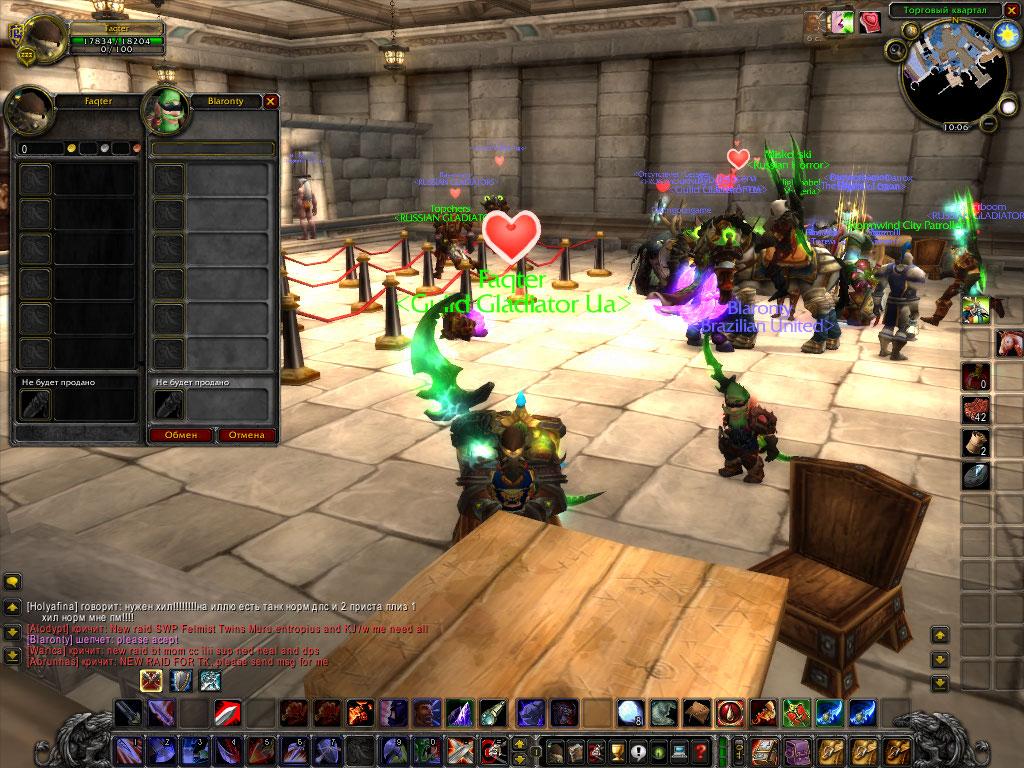
Task: Open the help request red question mark
Action: click(x=701, y=750)
